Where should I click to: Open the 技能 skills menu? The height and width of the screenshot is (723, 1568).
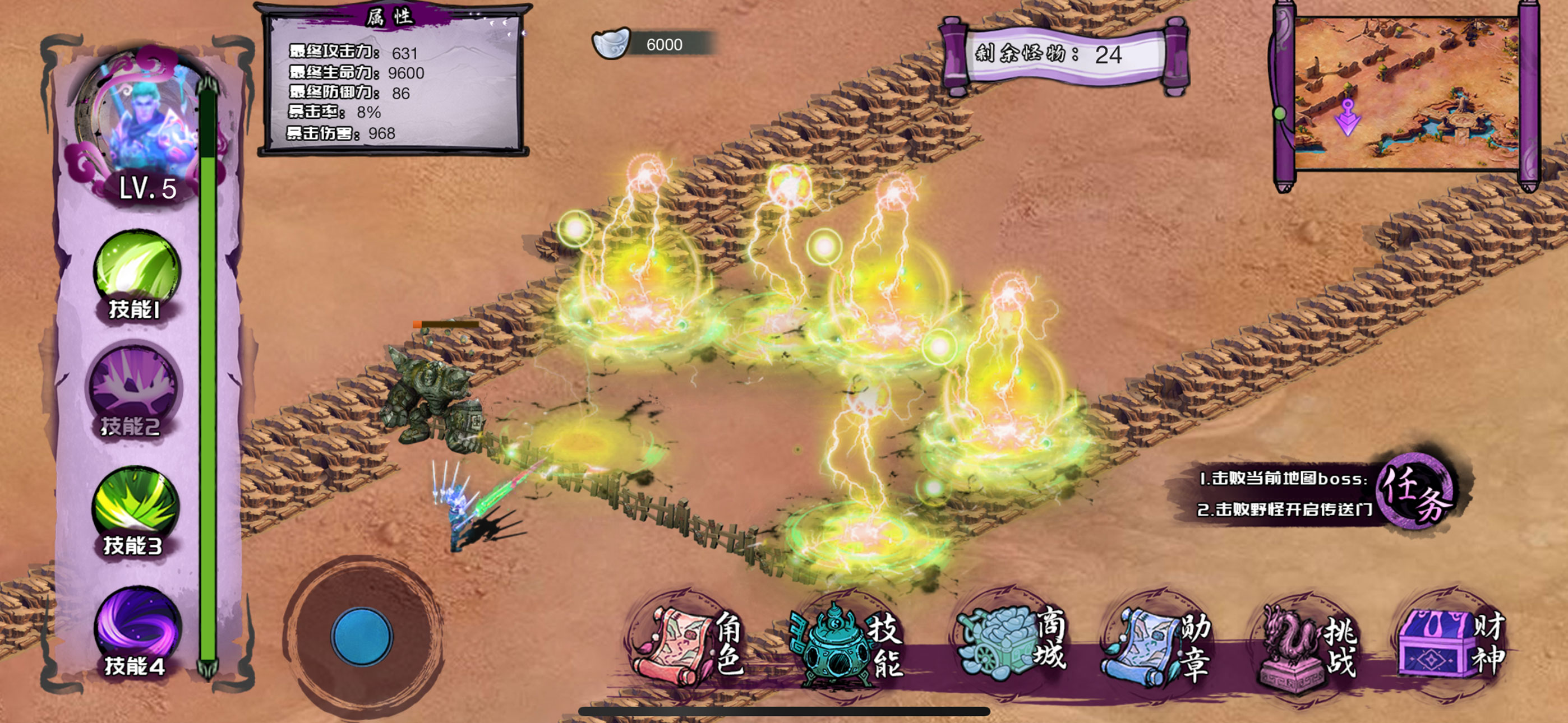(x=847, y=646)
